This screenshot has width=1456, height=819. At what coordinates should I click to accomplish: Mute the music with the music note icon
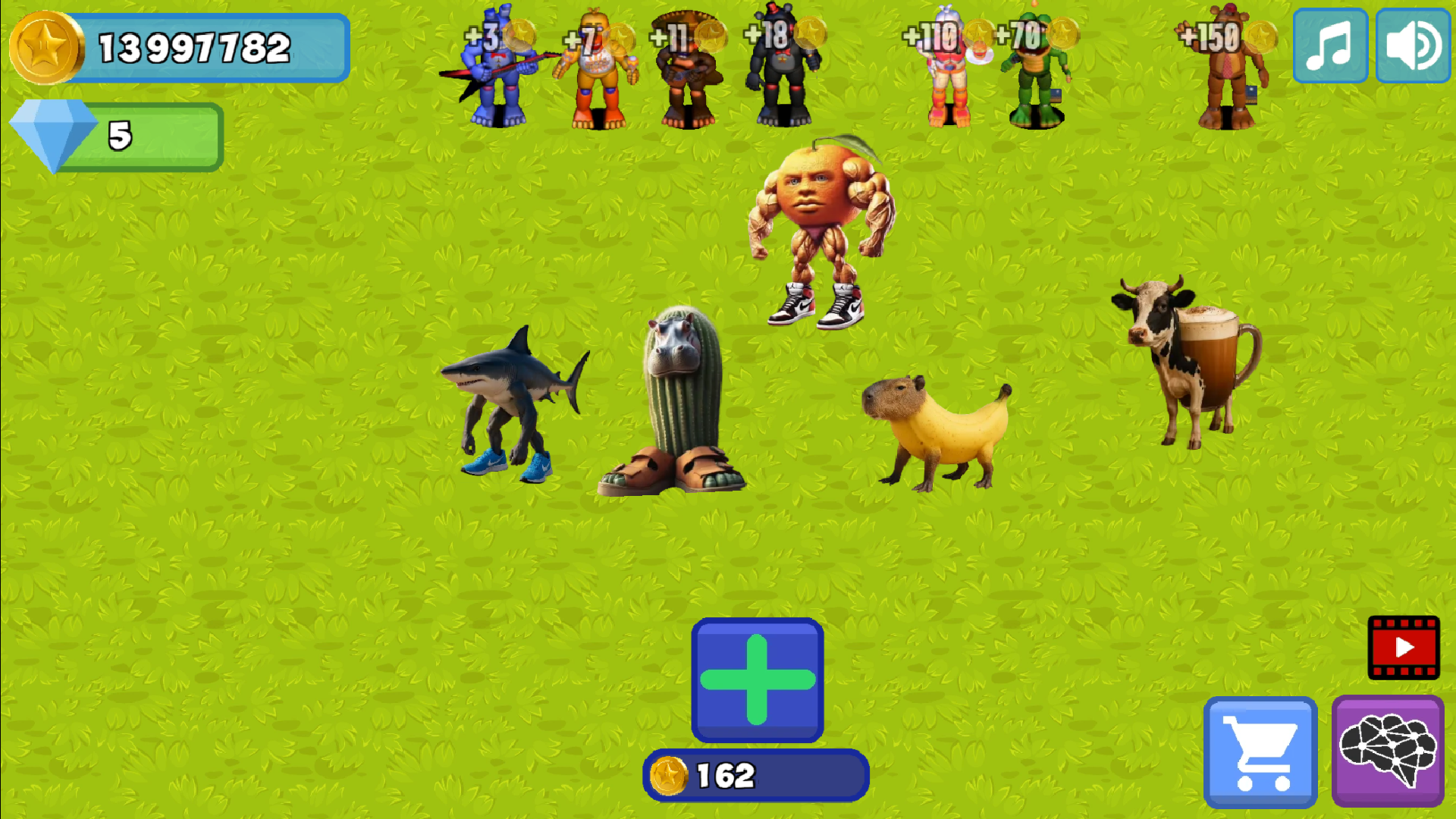[1329, 45]
